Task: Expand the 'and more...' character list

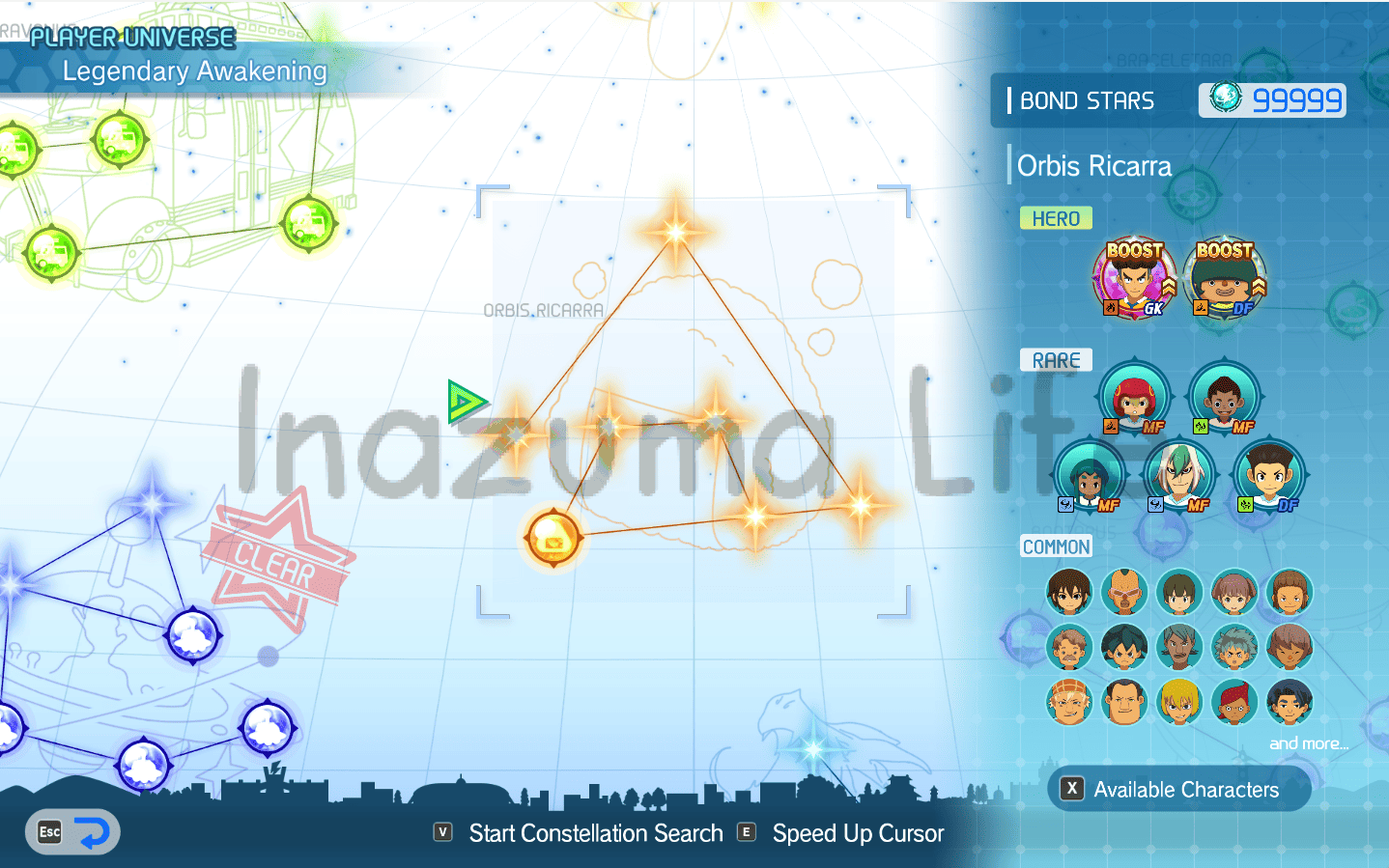Action: [1309, 742]
